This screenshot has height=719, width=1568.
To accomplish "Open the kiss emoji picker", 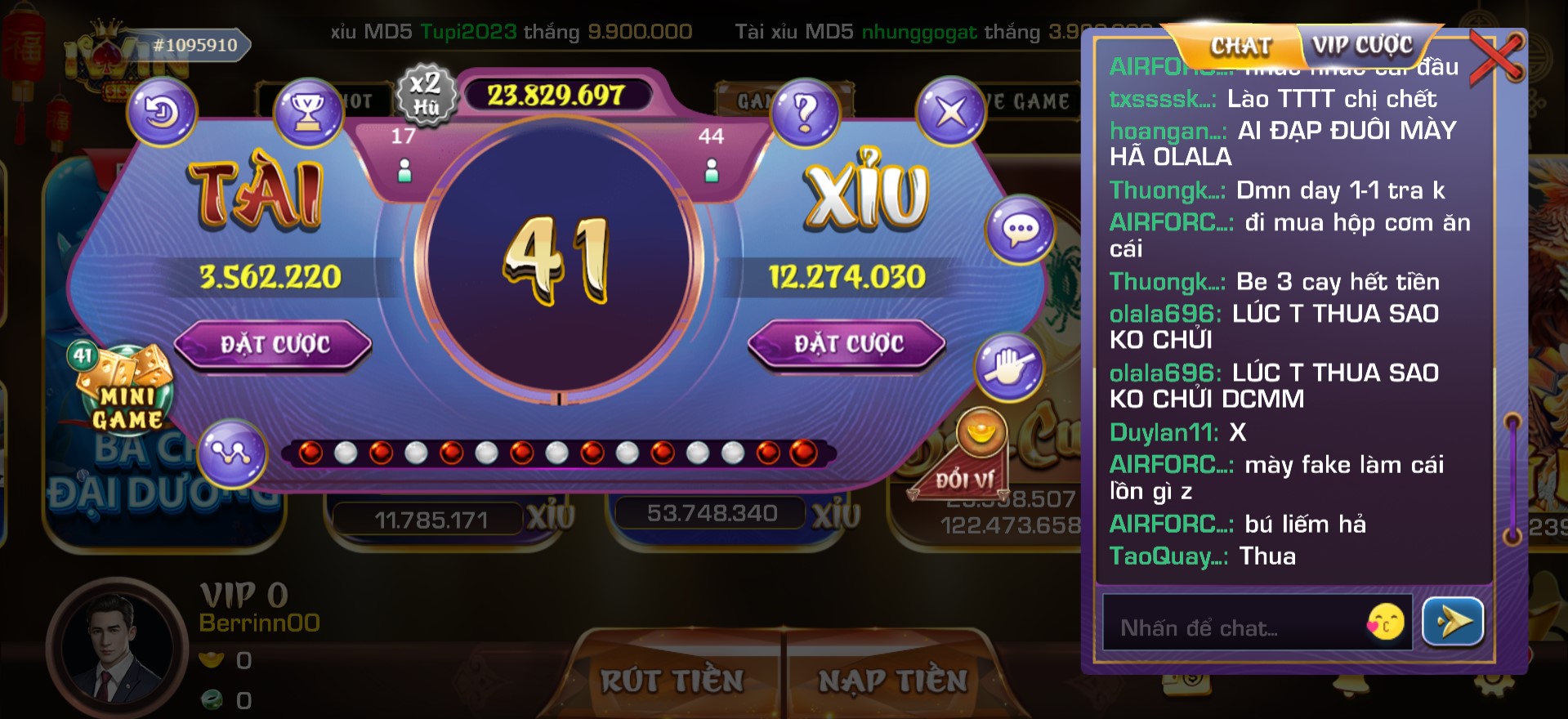I will coord(1386,623).
